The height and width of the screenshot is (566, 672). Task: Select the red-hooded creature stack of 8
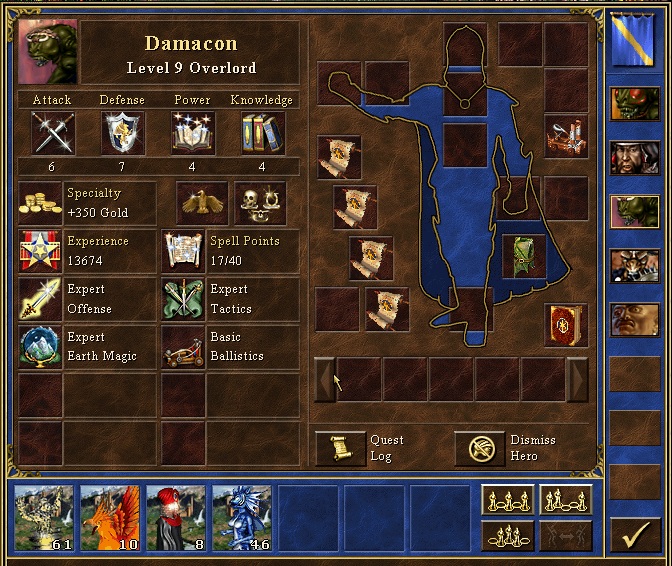176,519
